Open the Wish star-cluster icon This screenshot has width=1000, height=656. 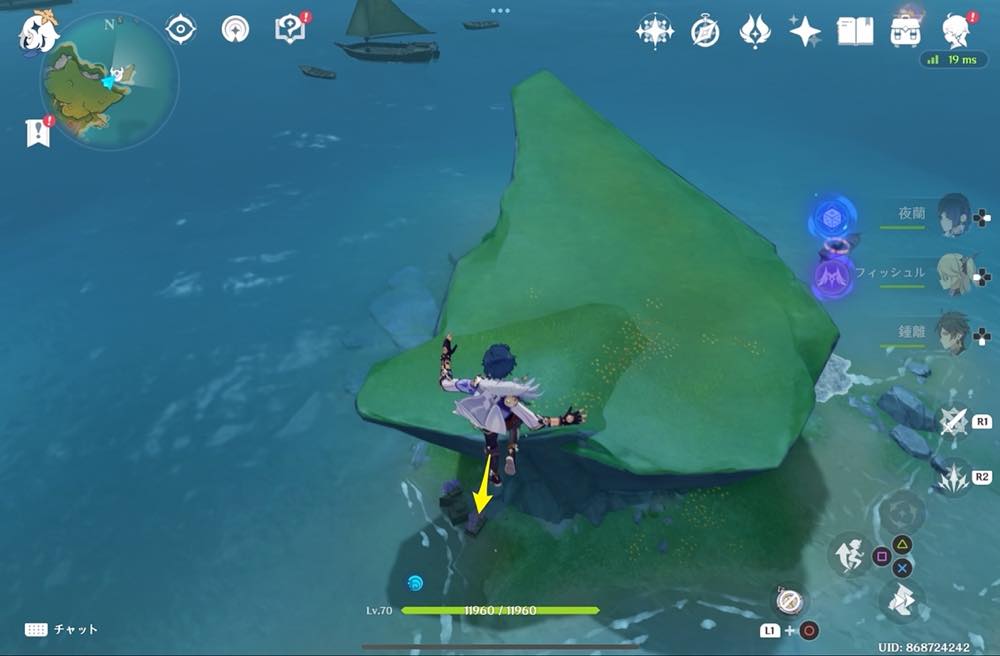tap(655, 32)
